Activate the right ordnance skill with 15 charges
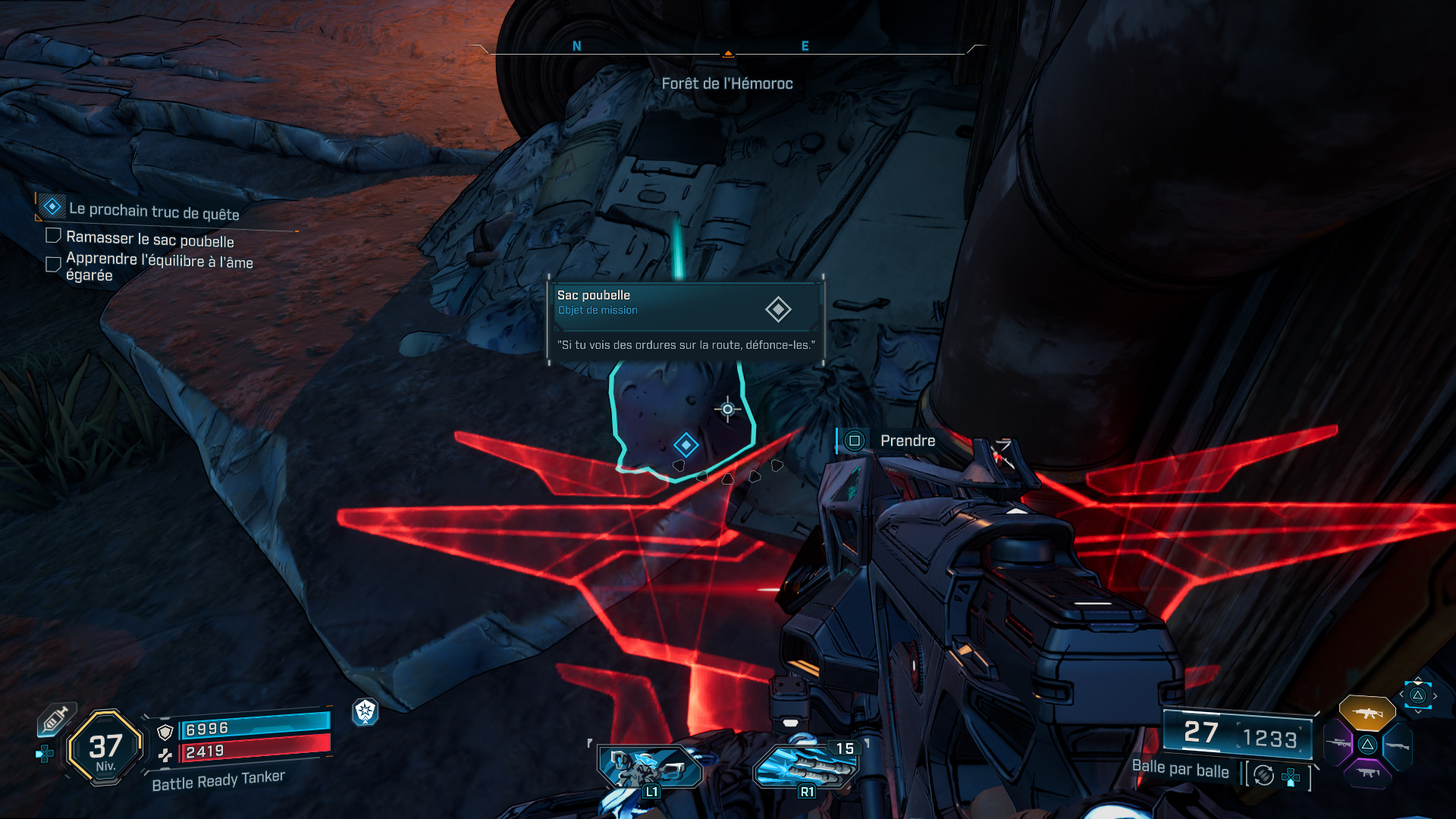Screen dimensions: 1456x819 click(805, 767)
